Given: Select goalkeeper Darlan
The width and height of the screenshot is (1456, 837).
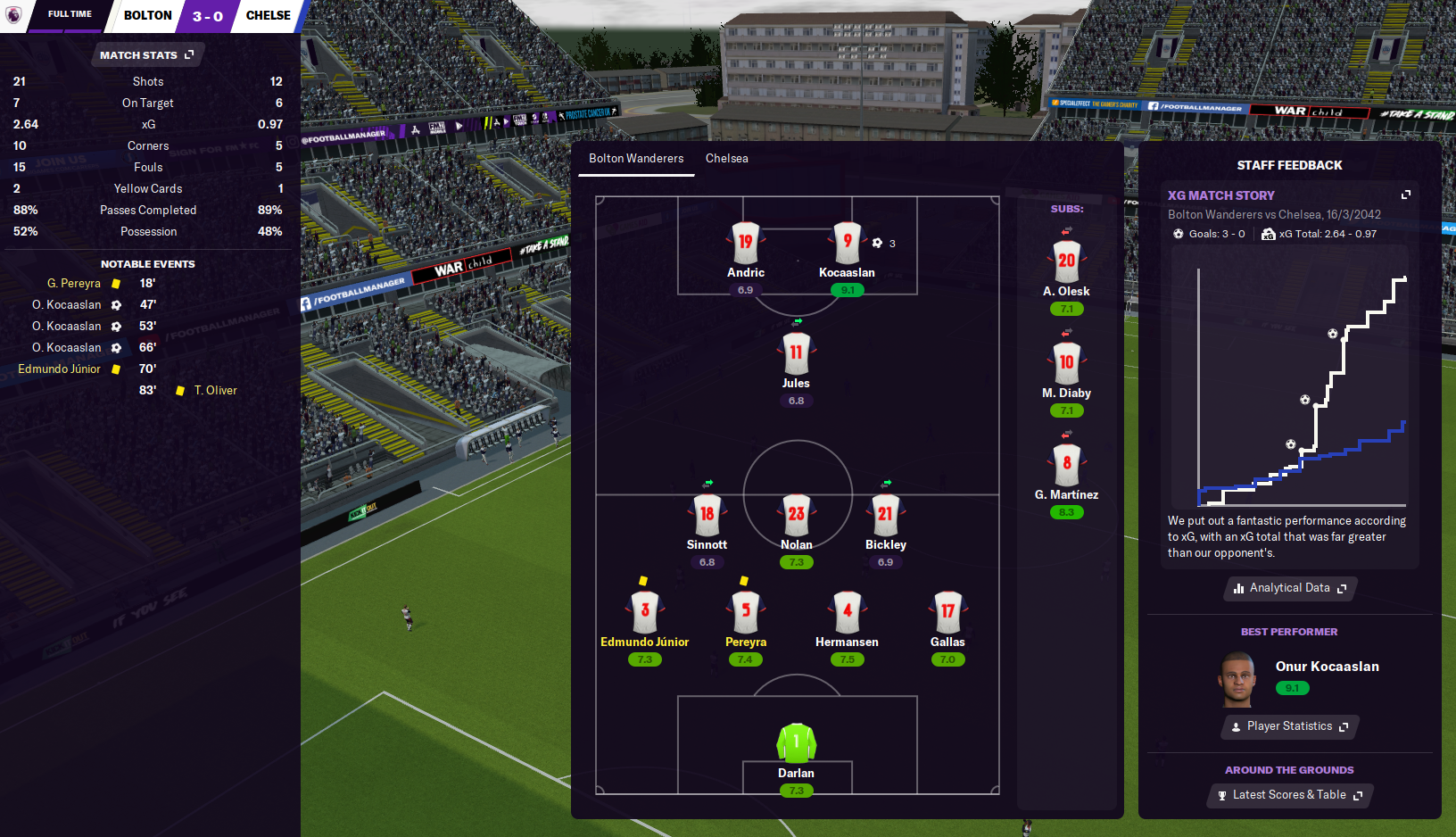Looking at the screenshot, I should 796,743.
